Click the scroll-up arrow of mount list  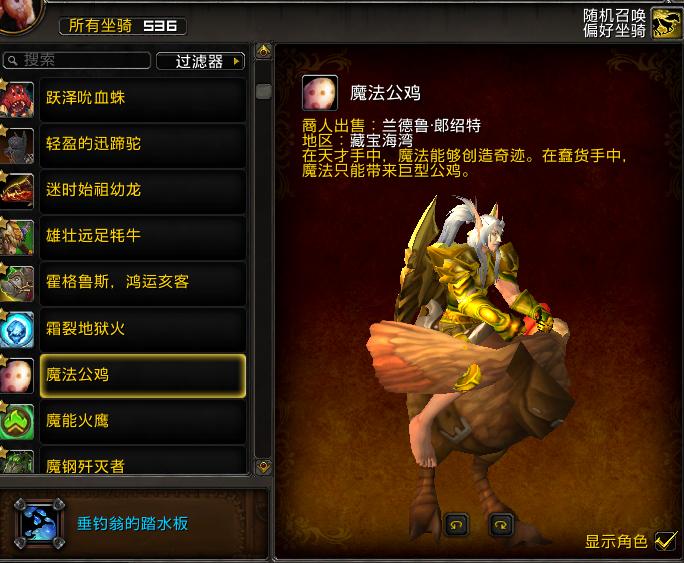coord(264,50)
